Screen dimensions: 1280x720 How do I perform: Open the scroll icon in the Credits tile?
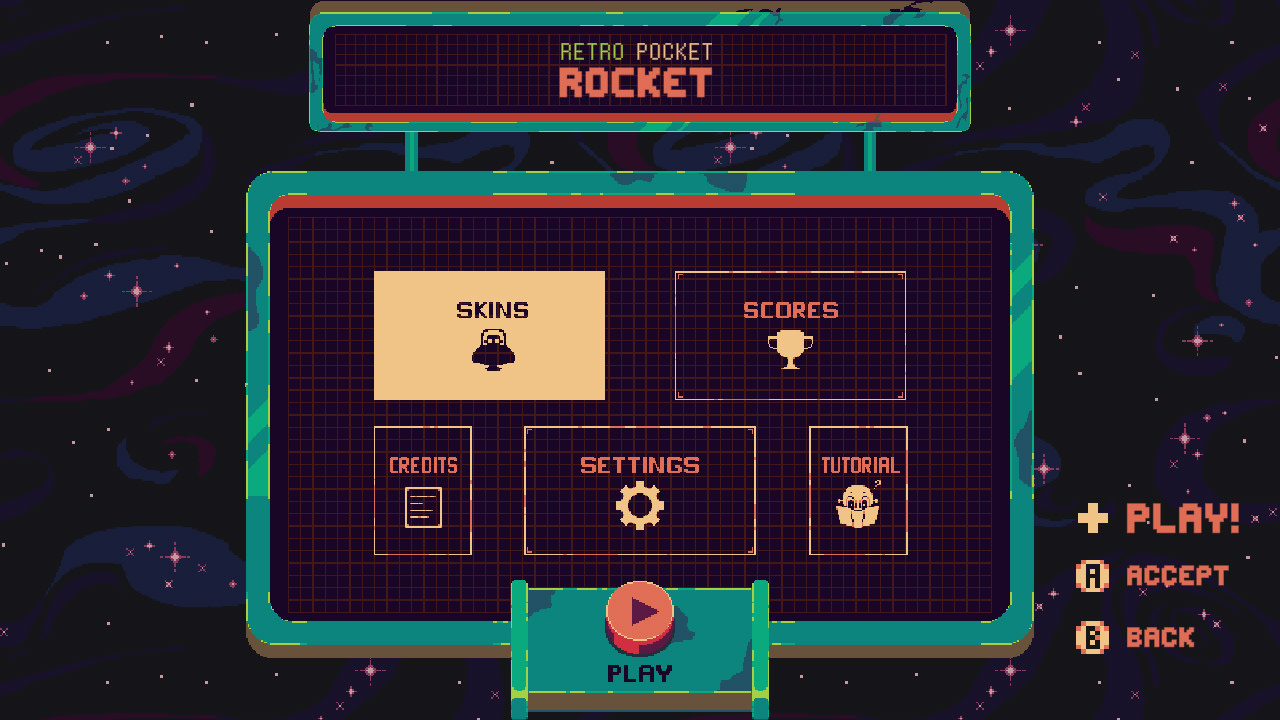tap(421, 508)
